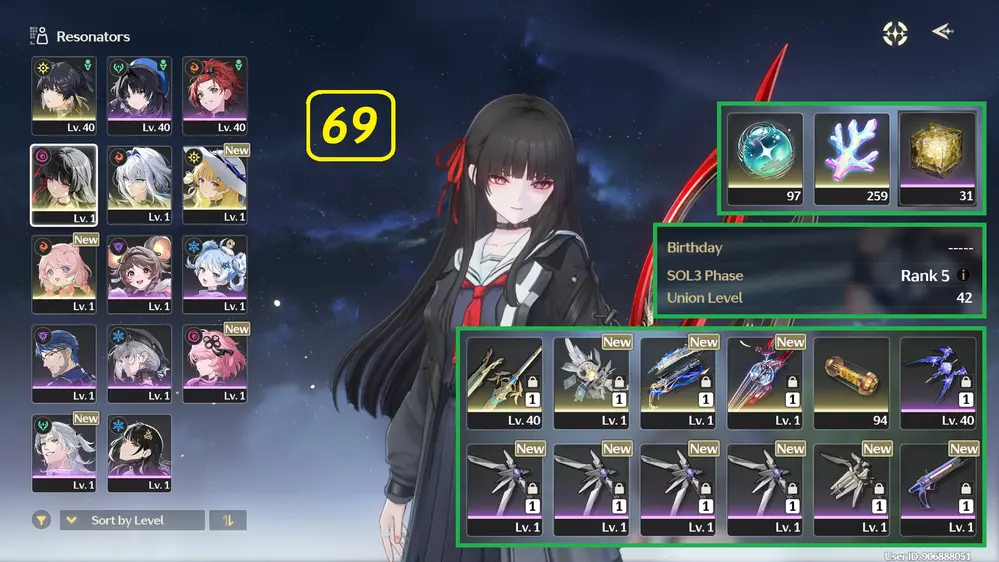Select the coral item showing 259
999x562 pixels.
[x=851, y=158]
